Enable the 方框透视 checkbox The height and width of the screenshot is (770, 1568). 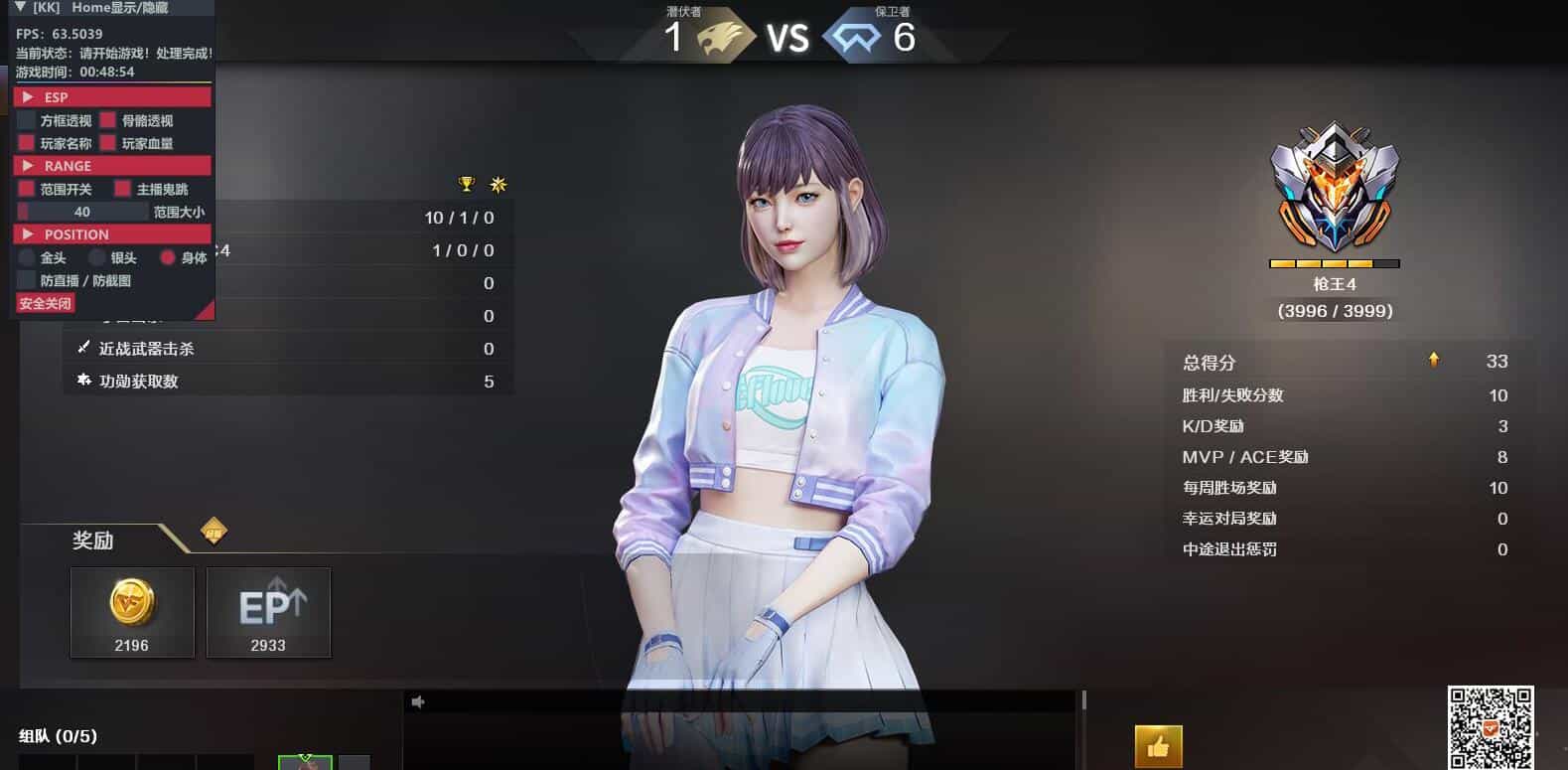click(26, 120)
